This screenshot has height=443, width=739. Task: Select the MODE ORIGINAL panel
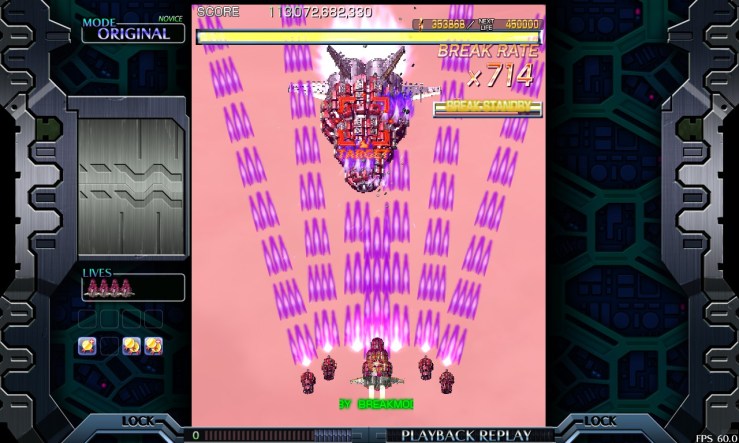(133, 31)
